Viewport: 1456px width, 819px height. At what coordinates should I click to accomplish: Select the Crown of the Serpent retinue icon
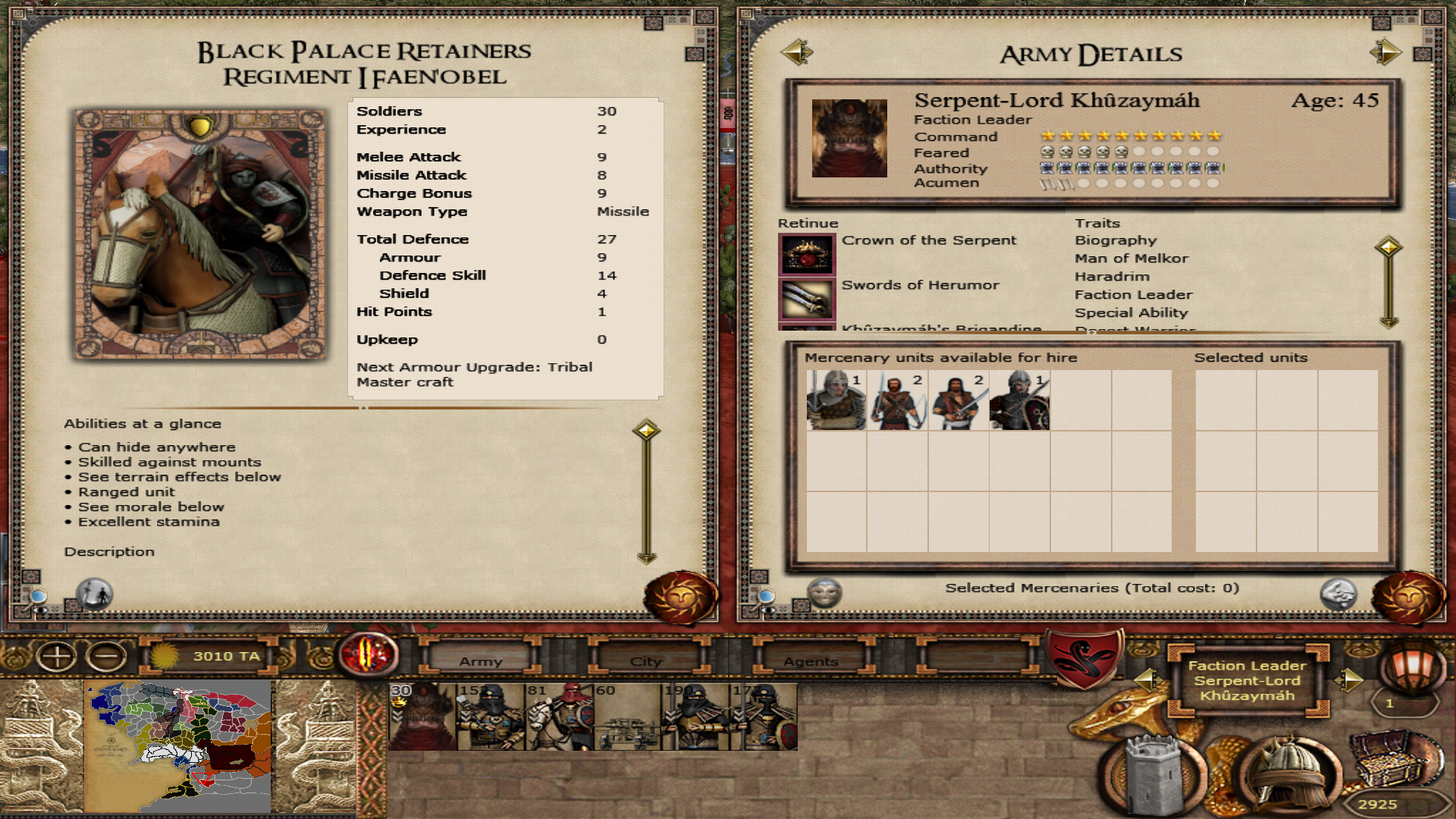807,254
